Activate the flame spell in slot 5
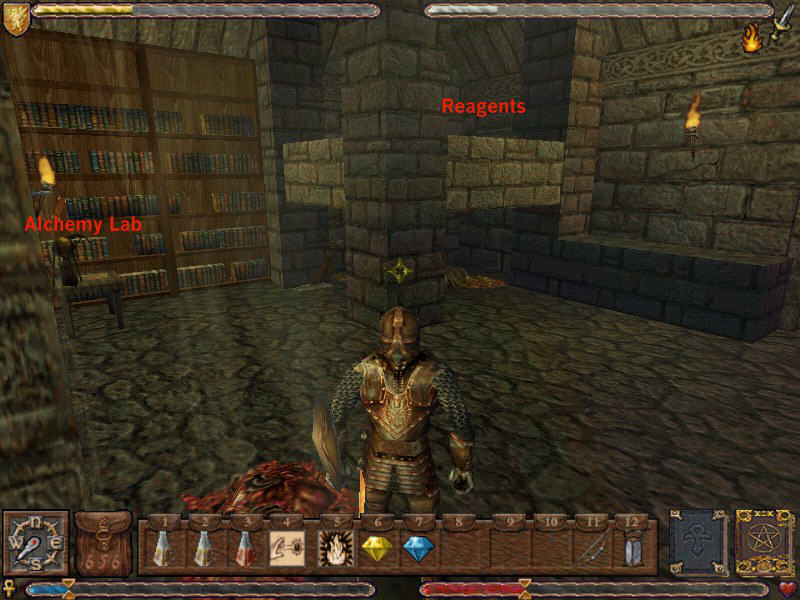 click(332, 549)
